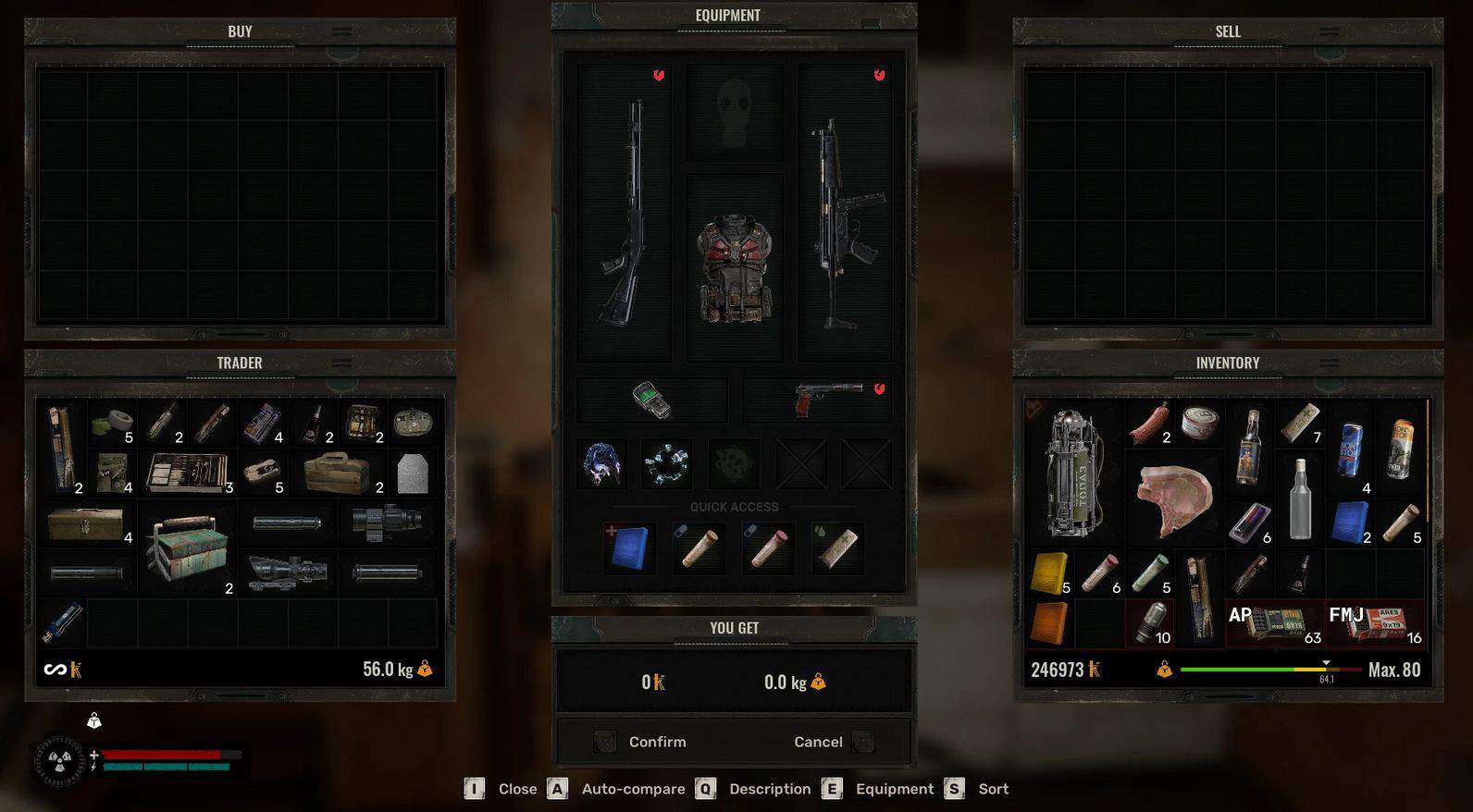Image resolution: width=1473 pixels, height=812 pixels.
Task: Select the trader's rifle scope
Action: coord(286,573)
